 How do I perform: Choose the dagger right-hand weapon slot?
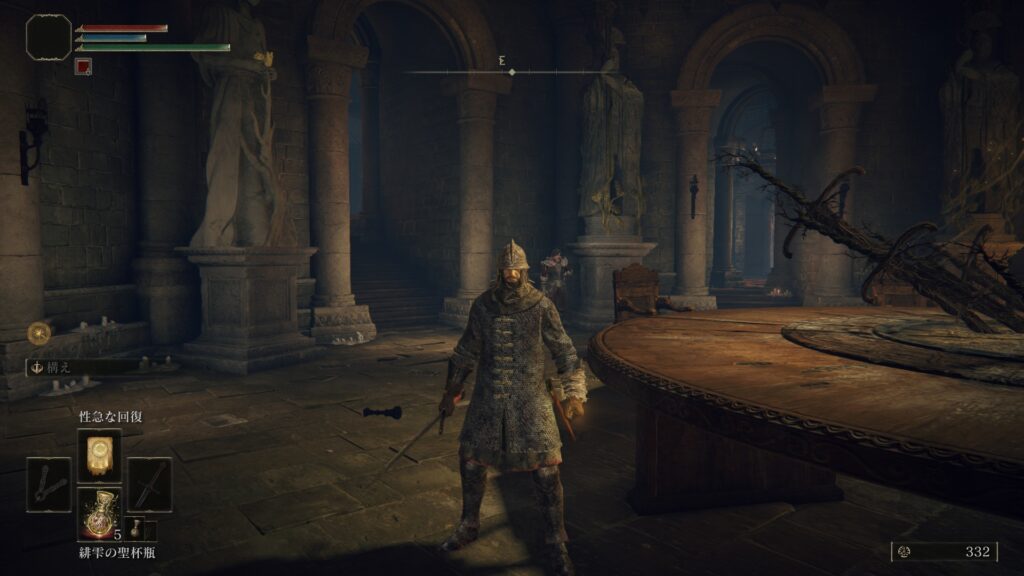click(149, 485)
